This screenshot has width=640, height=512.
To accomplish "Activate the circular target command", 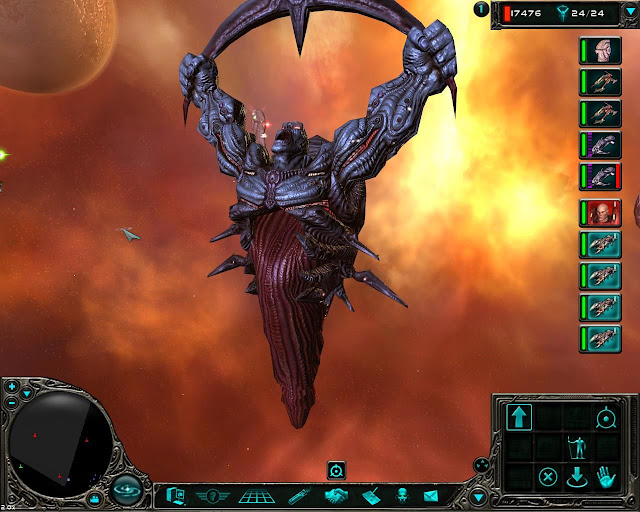I will click(x=605, y=418).
